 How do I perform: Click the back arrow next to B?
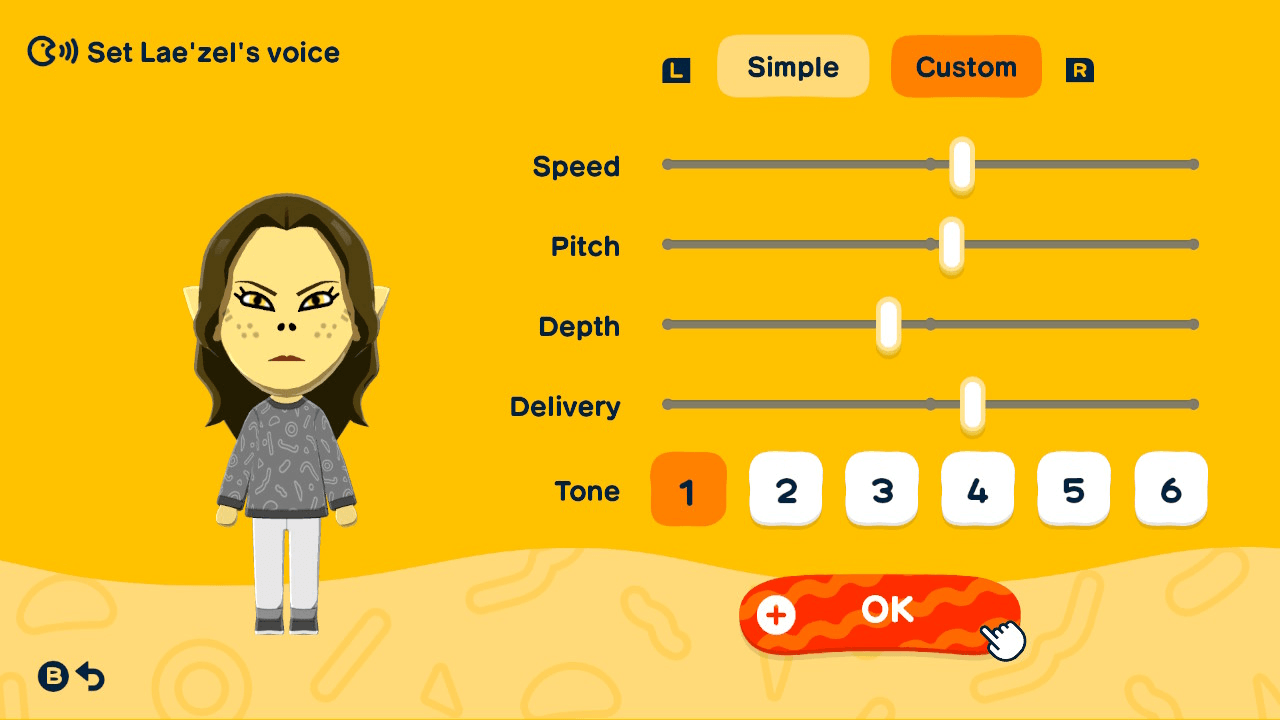click(91, 677)
